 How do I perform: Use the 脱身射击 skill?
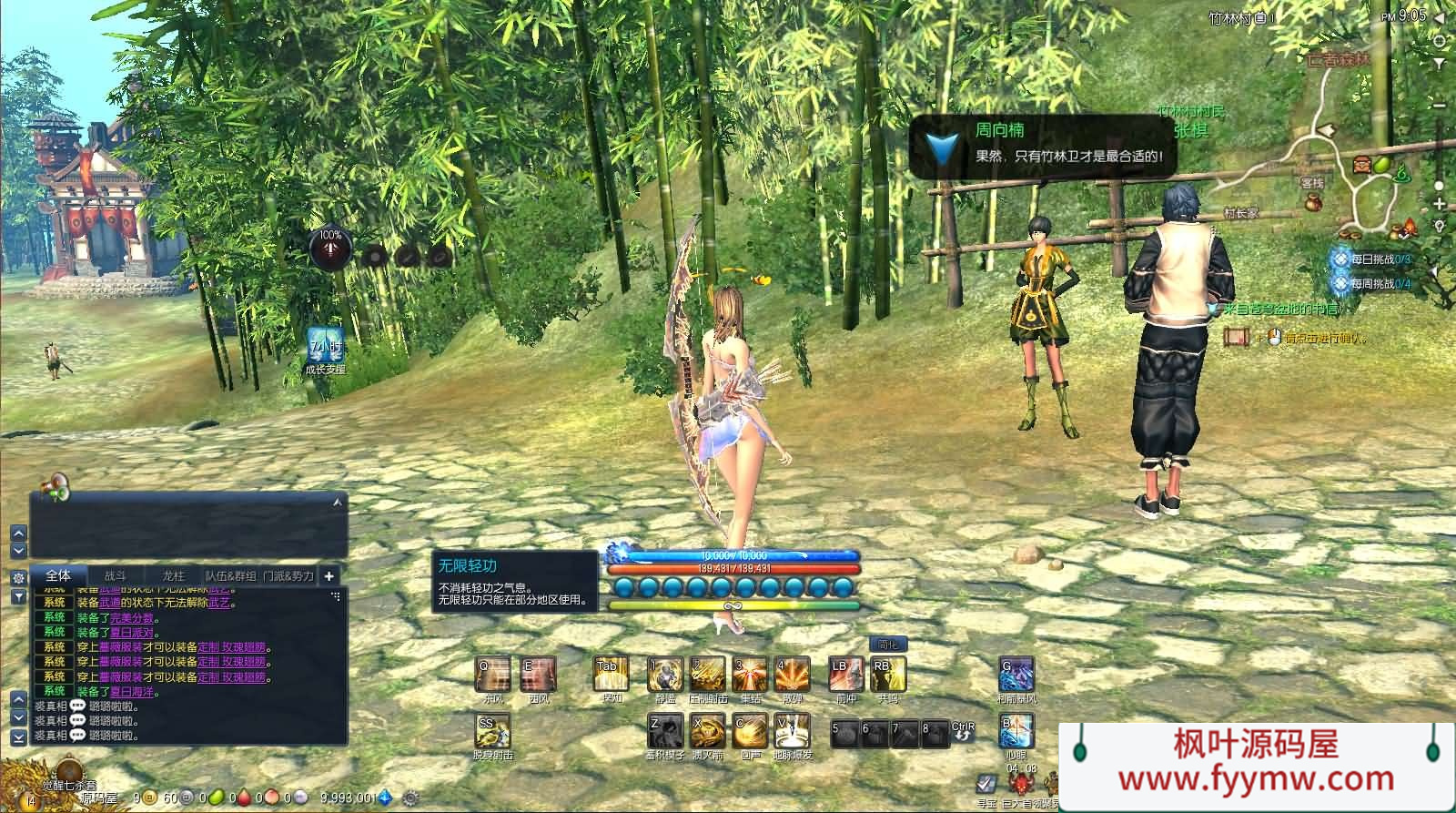pos(493,731)
